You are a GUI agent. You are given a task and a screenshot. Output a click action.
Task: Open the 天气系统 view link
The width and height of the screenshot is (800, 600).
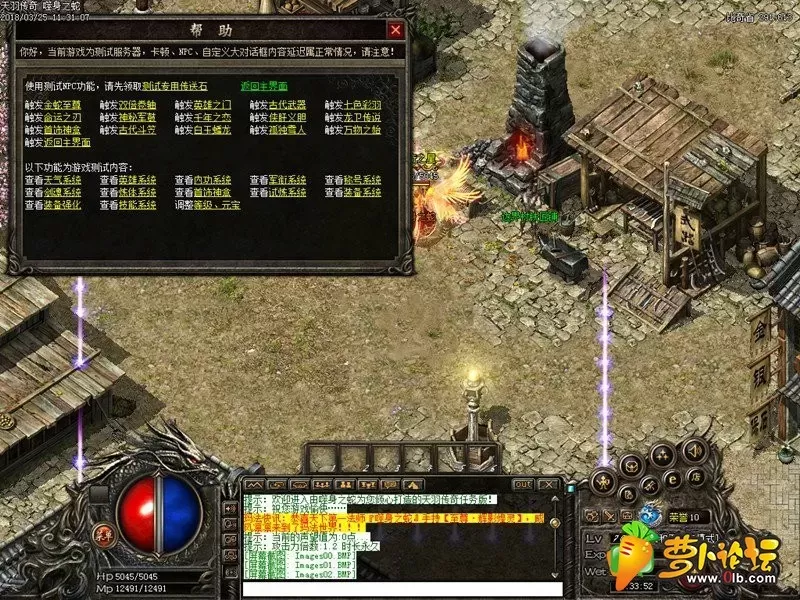click(61, 180)
